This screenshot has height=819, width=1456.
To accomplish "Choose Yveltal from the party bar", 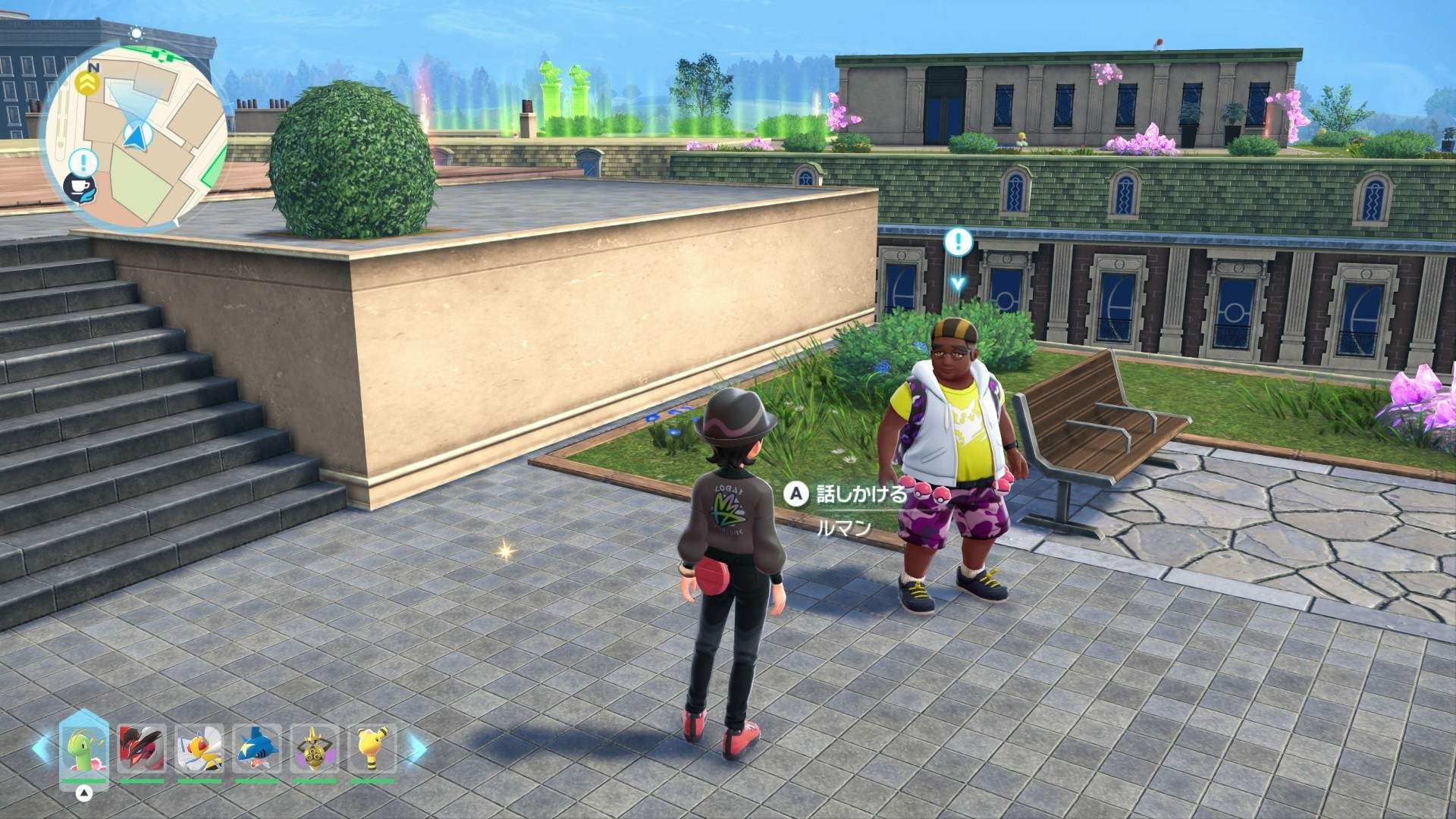I will coord(141,748).
